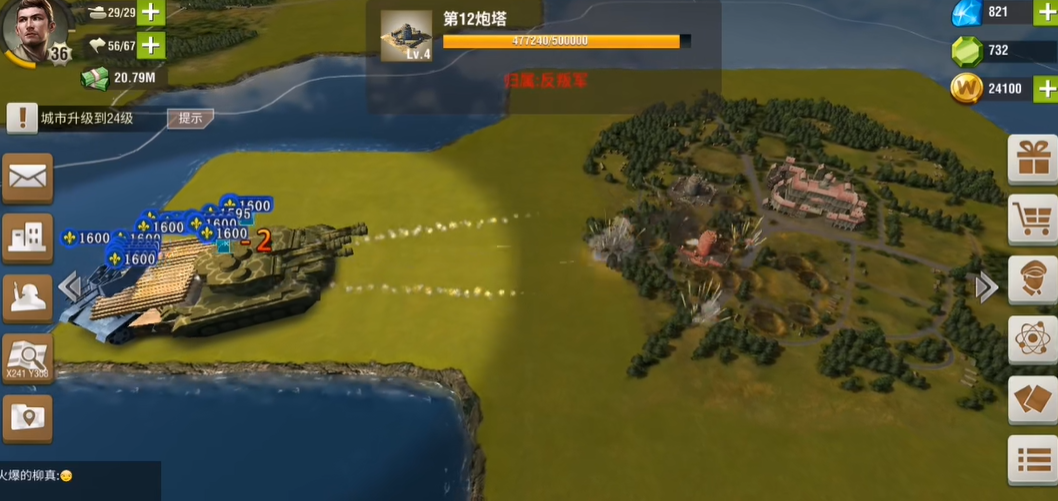This screenshot has width=1058, height=501.
Task: Add gold coins using the plus beside 24100
Action: 1046,88
